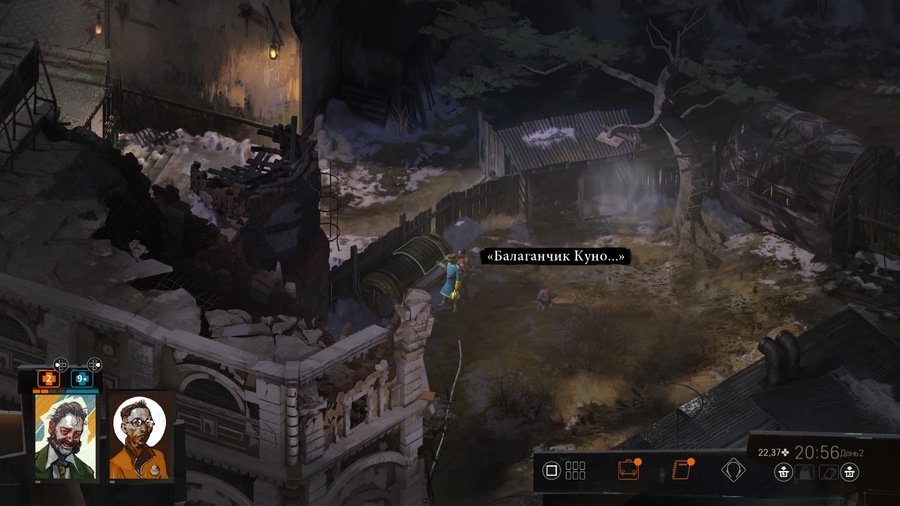
Task: Select the detective's portrait in green jacket
Action: tap(63, 435)
